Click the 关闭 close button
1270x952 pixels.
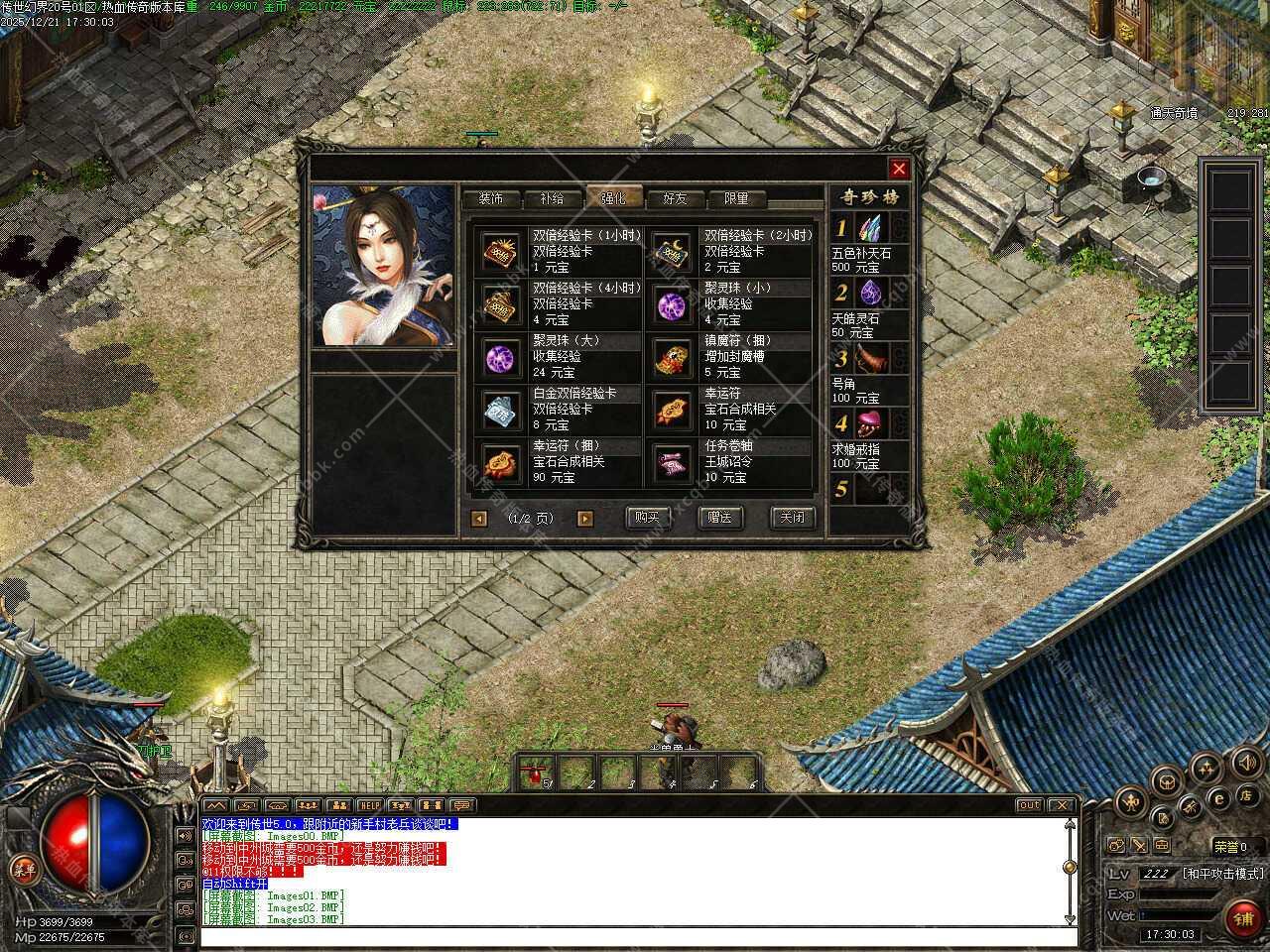[x=792, y=518]
